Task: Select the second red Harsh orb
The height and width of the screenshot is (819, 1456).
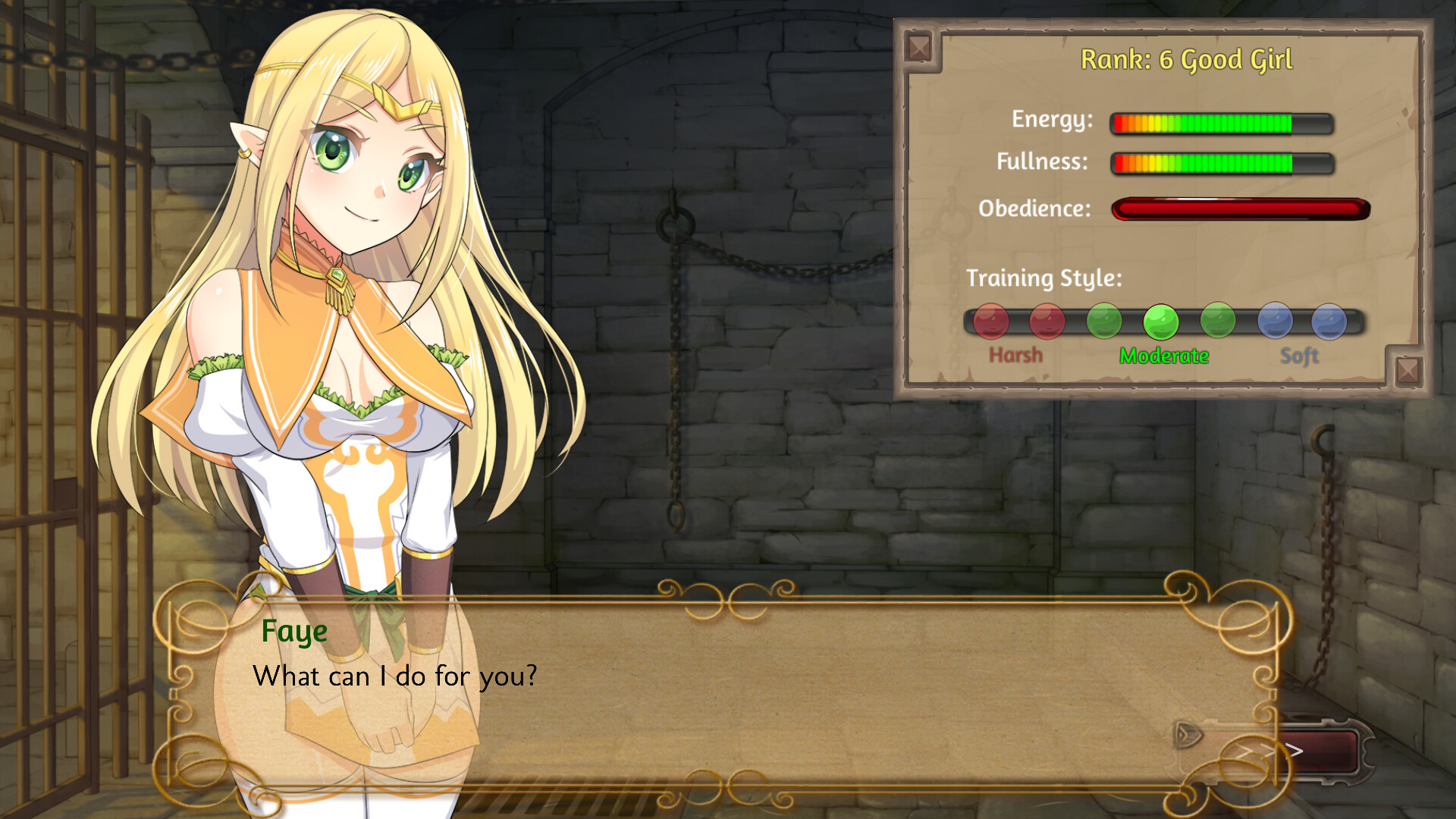Action: tap(1048, 322)
